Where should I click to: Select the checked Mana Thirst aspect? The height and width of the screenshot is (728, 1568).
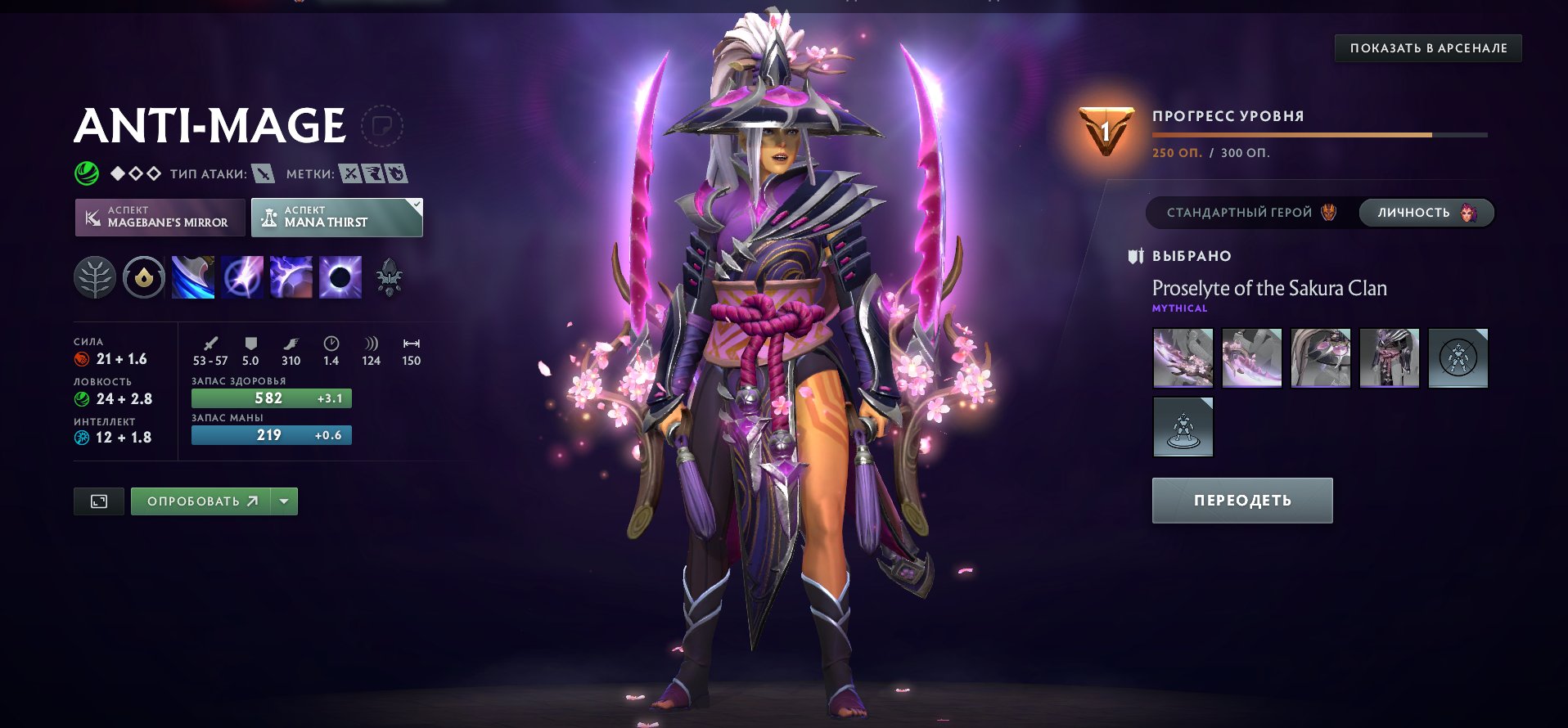(x=336, y=217)
